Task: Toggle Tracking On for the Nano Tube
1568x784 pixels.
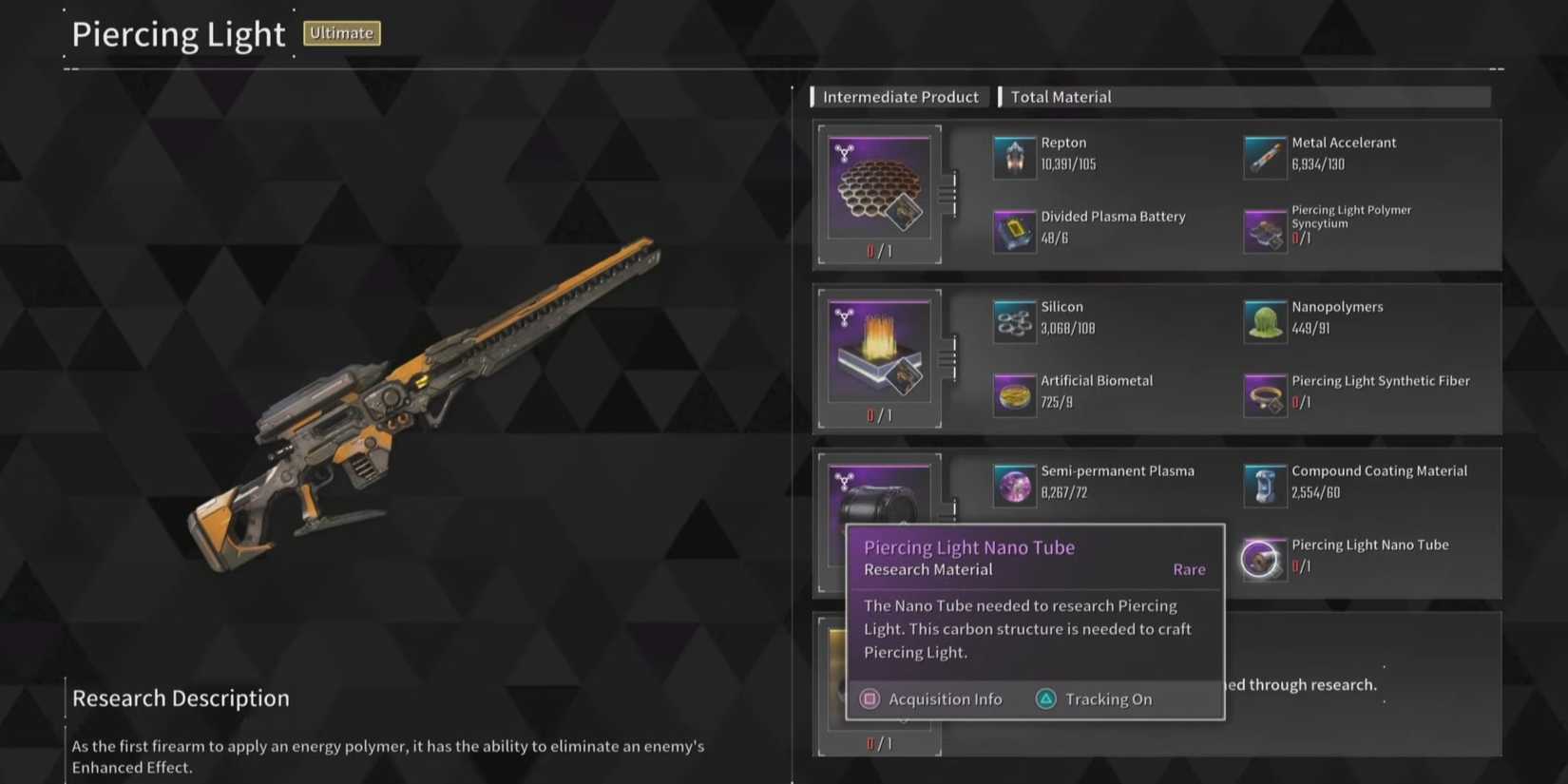Action: coord(1093,698)
